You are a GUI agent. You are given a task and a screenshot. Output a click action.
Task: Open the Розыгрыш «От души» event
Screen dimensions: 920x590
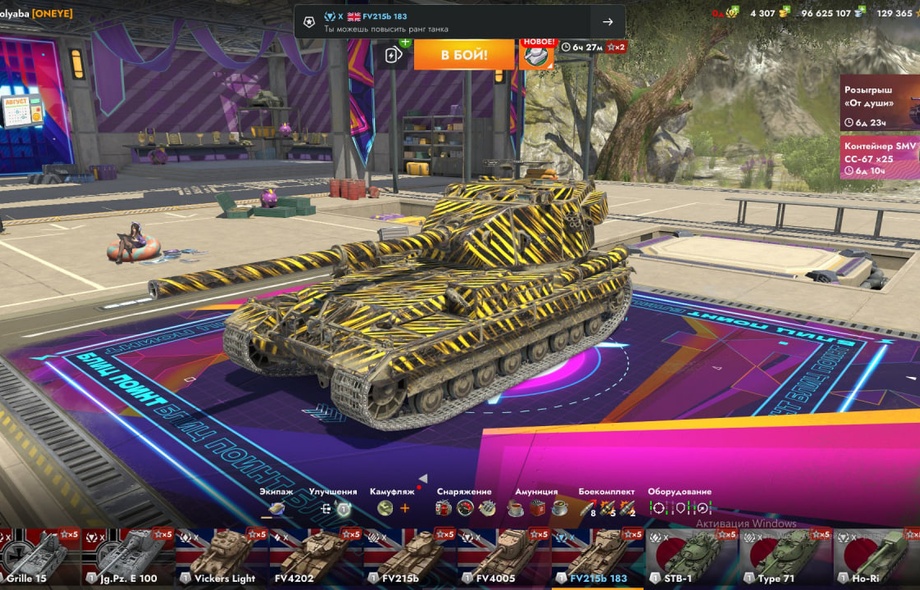879,102
